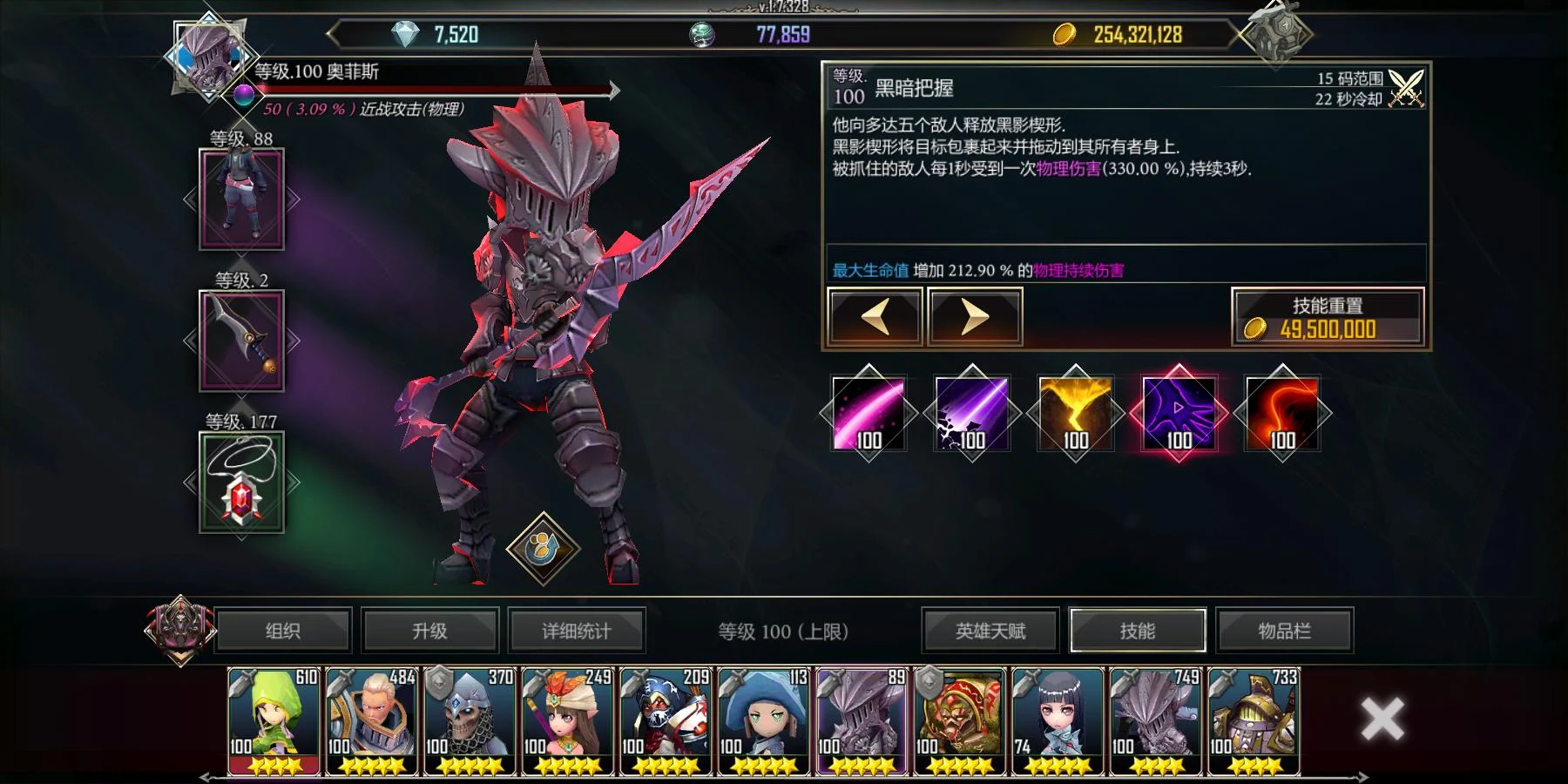Select the pink slash skill icon
The height and width of the screenshot is (784, 1568).
pyautogui.click(x=868, y=414)
